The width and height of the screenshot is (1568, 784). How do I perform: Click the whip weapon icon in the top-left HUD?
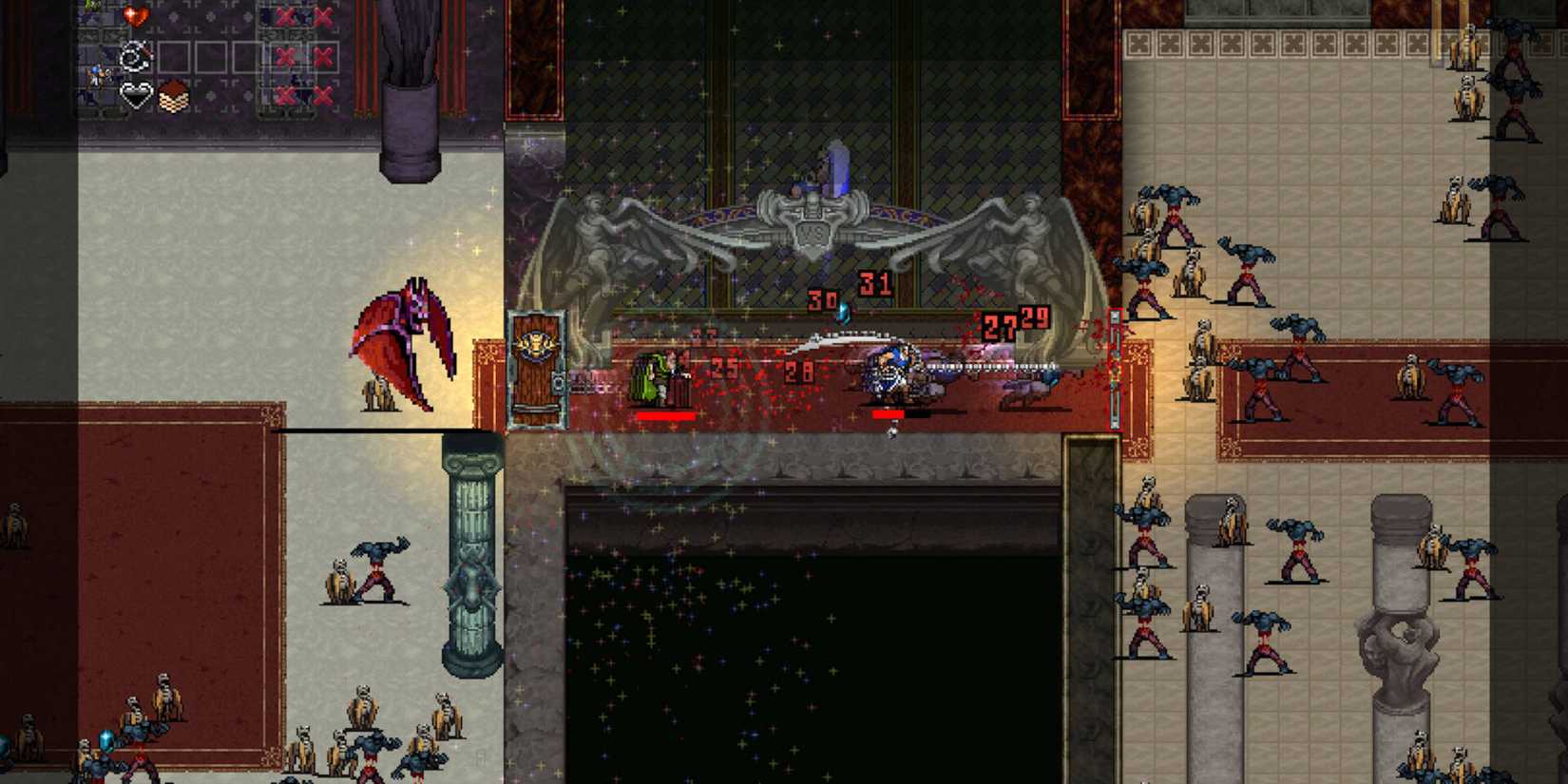pos(135,55)
